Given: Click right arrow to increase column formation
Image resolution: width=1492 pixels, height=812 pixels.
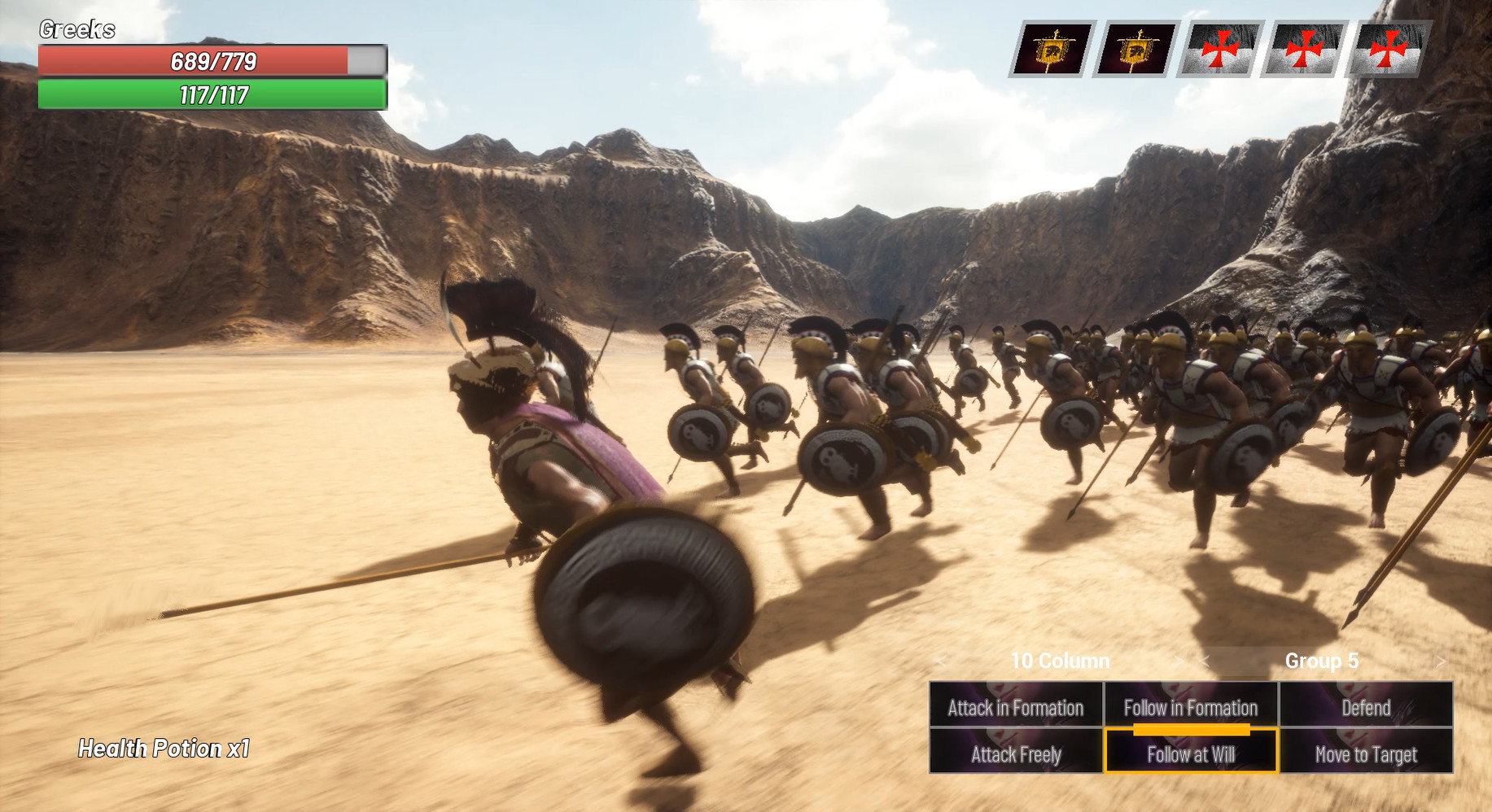Looking at the screenshot, I should (x=1178, y=661).
